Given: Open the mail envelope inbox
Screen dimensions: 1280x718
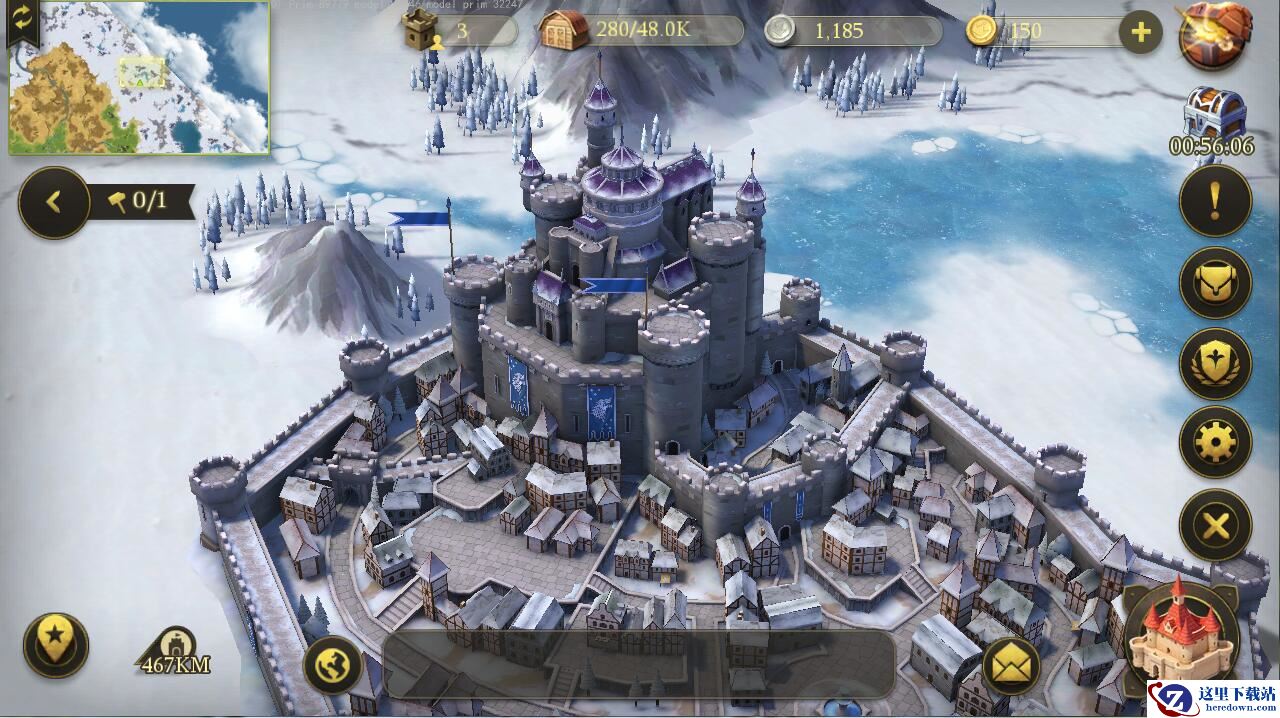Looking at the screenshot, I should tap(1011, 666).
